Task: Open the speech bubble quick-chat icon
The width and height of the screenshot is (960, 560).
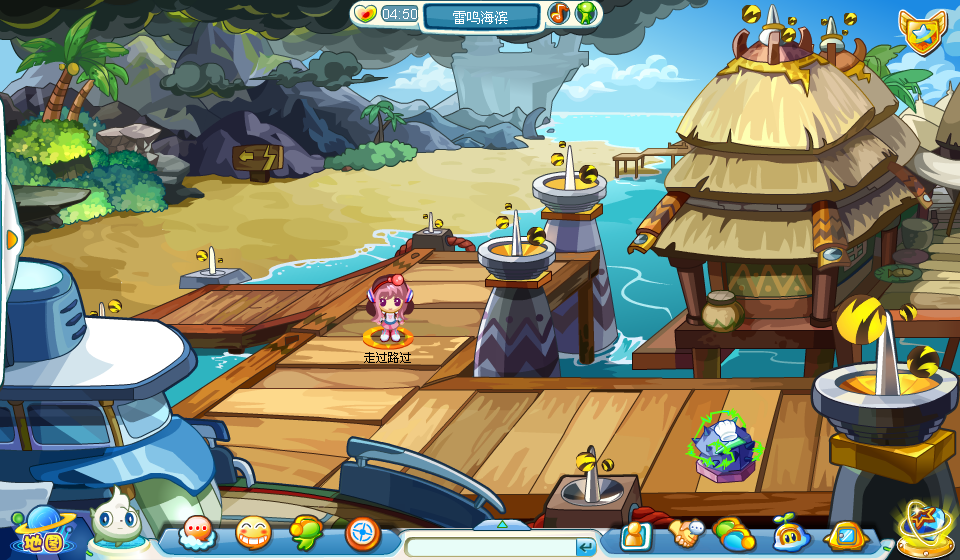Action: coord(197,533)
